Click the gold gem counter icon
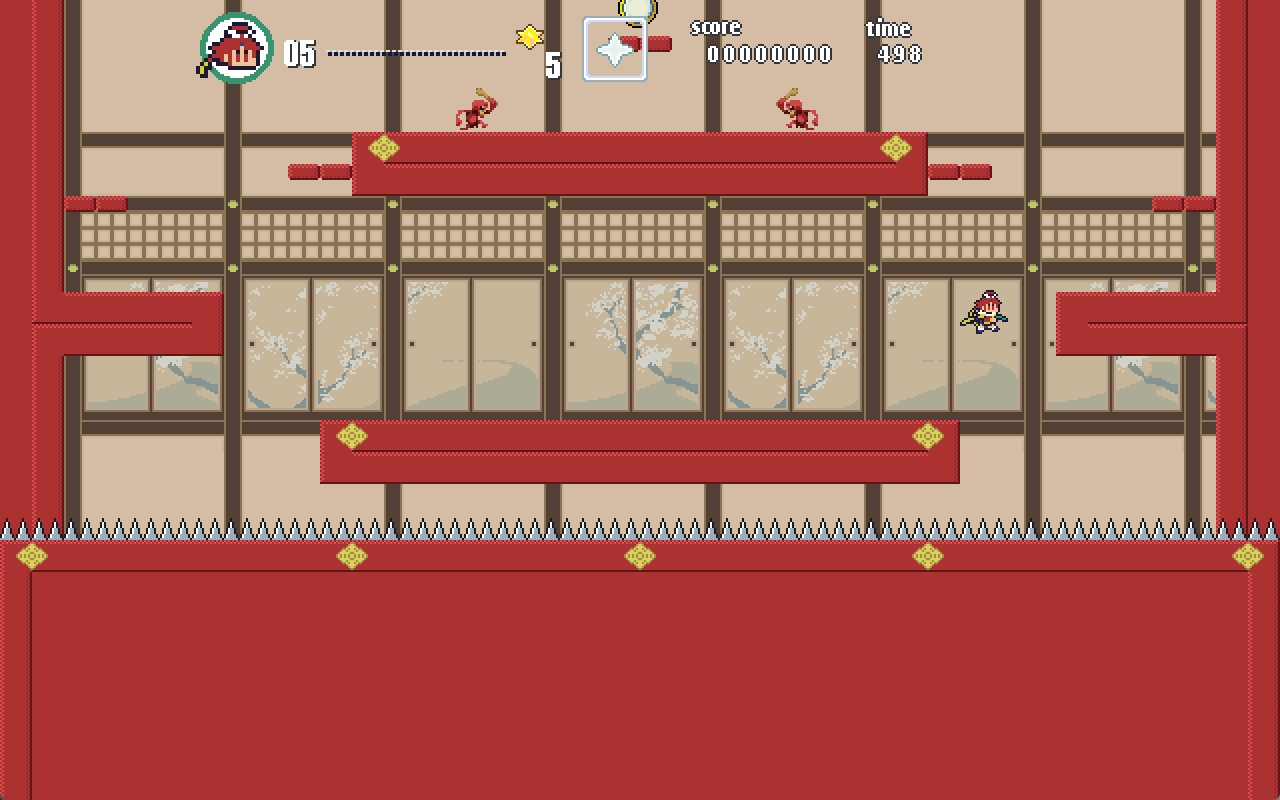The width and height of the screenshot is (1280, 800). point(529,37)
